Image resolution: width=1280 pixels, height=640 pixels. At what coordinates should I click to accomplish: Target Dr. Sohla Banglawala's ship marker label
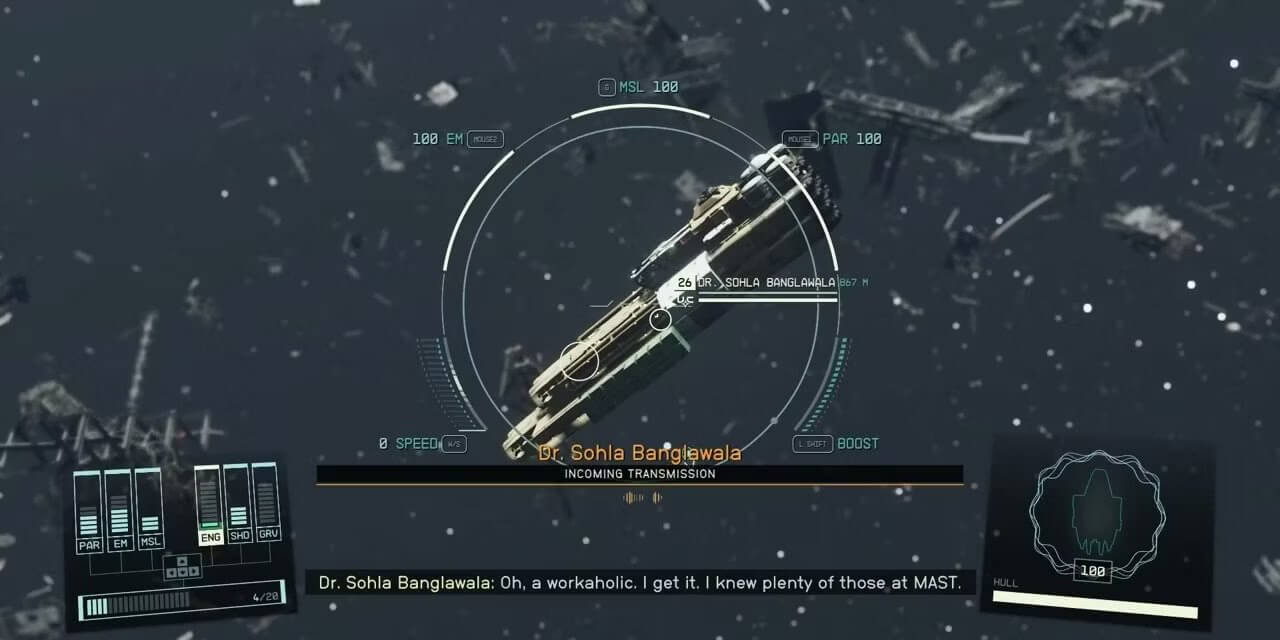765,283
